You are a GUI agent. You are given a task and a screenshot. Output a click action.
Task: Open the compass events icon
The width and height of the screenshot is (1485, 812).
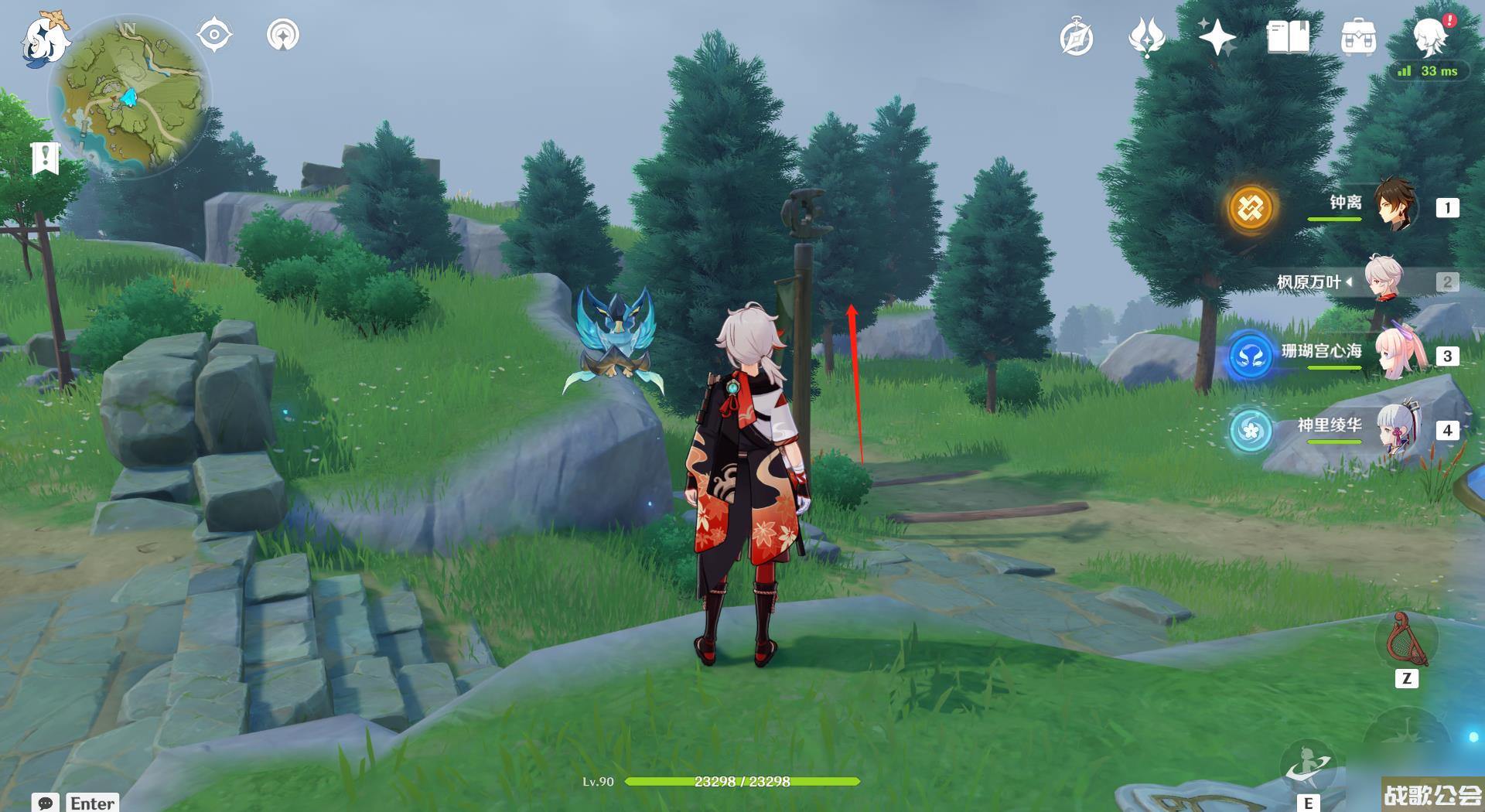pyautogui.click(x=1076, y=38)
